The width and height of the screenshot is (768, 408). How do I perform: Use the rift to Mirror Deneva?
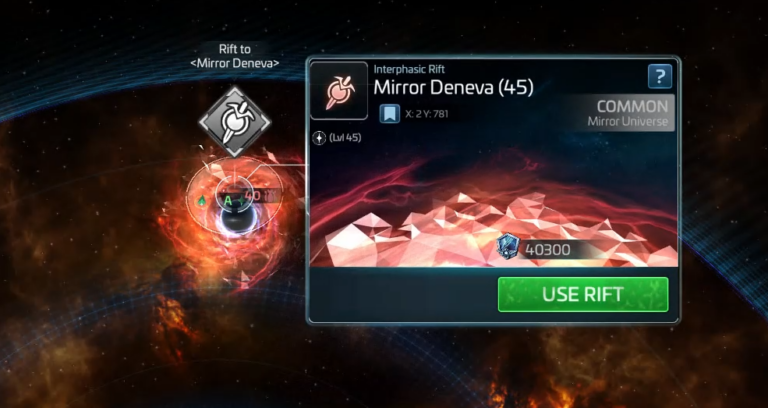(583, 295)
